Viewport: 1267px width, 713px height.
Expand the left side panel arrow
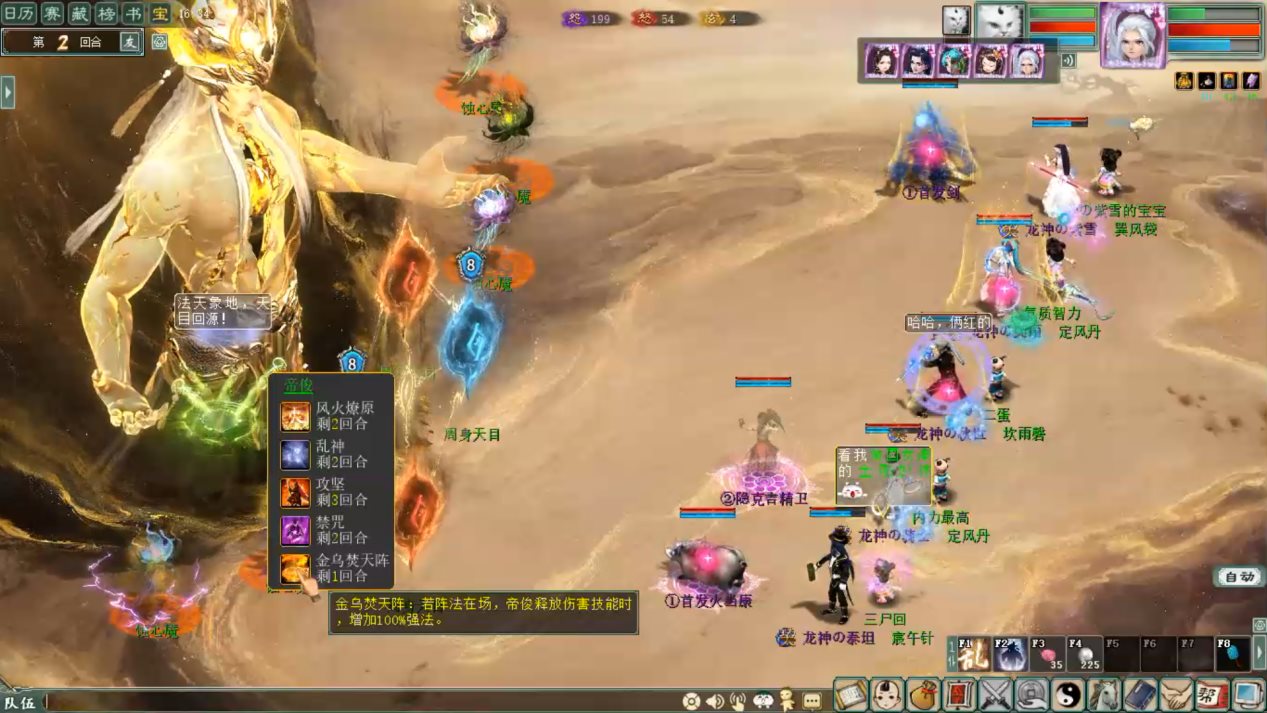(x=8, y=92)
